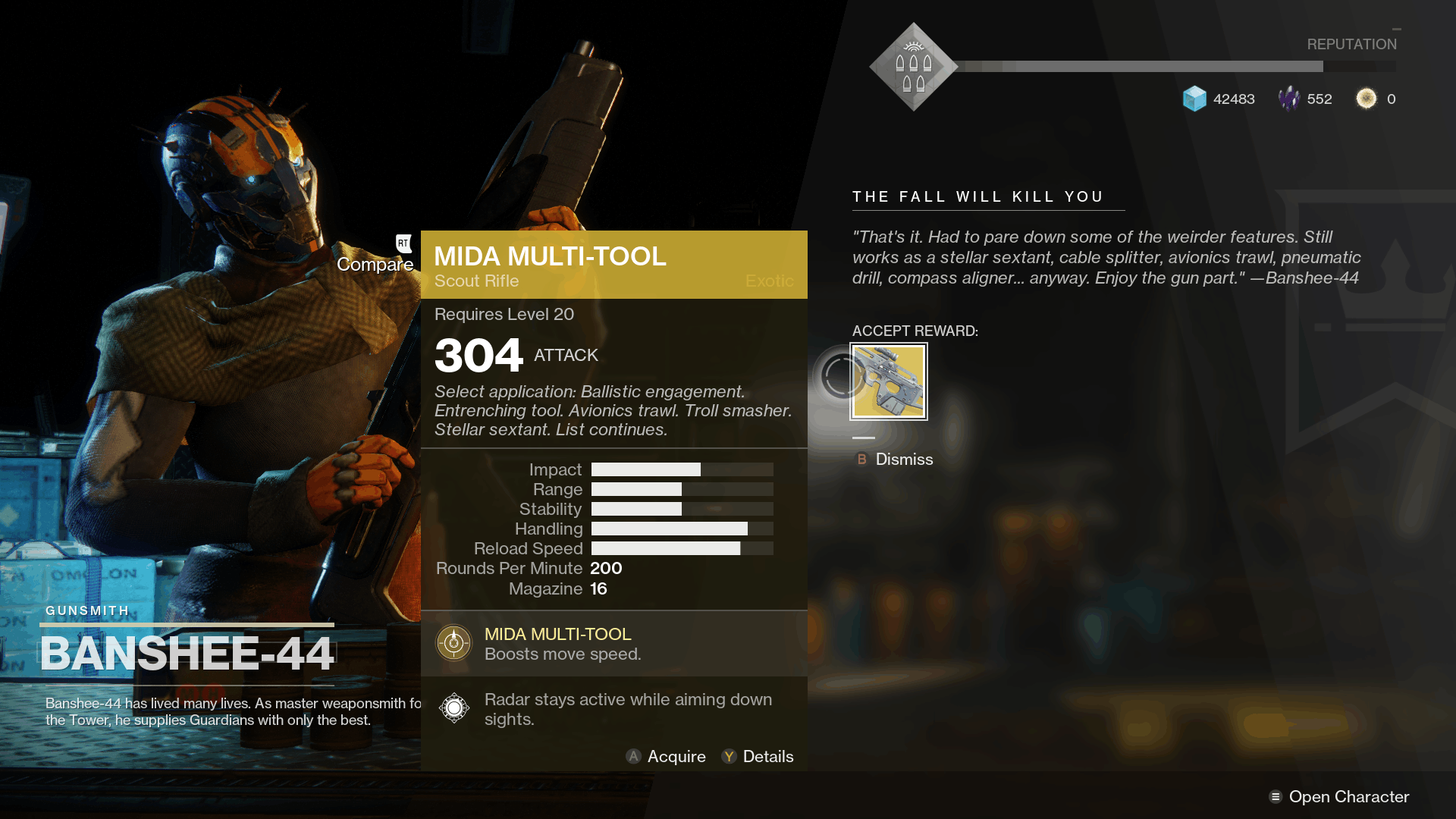This screenshot has height=819, width=1456.
Task: Open Character screen
Action: tap(1339, 797)
